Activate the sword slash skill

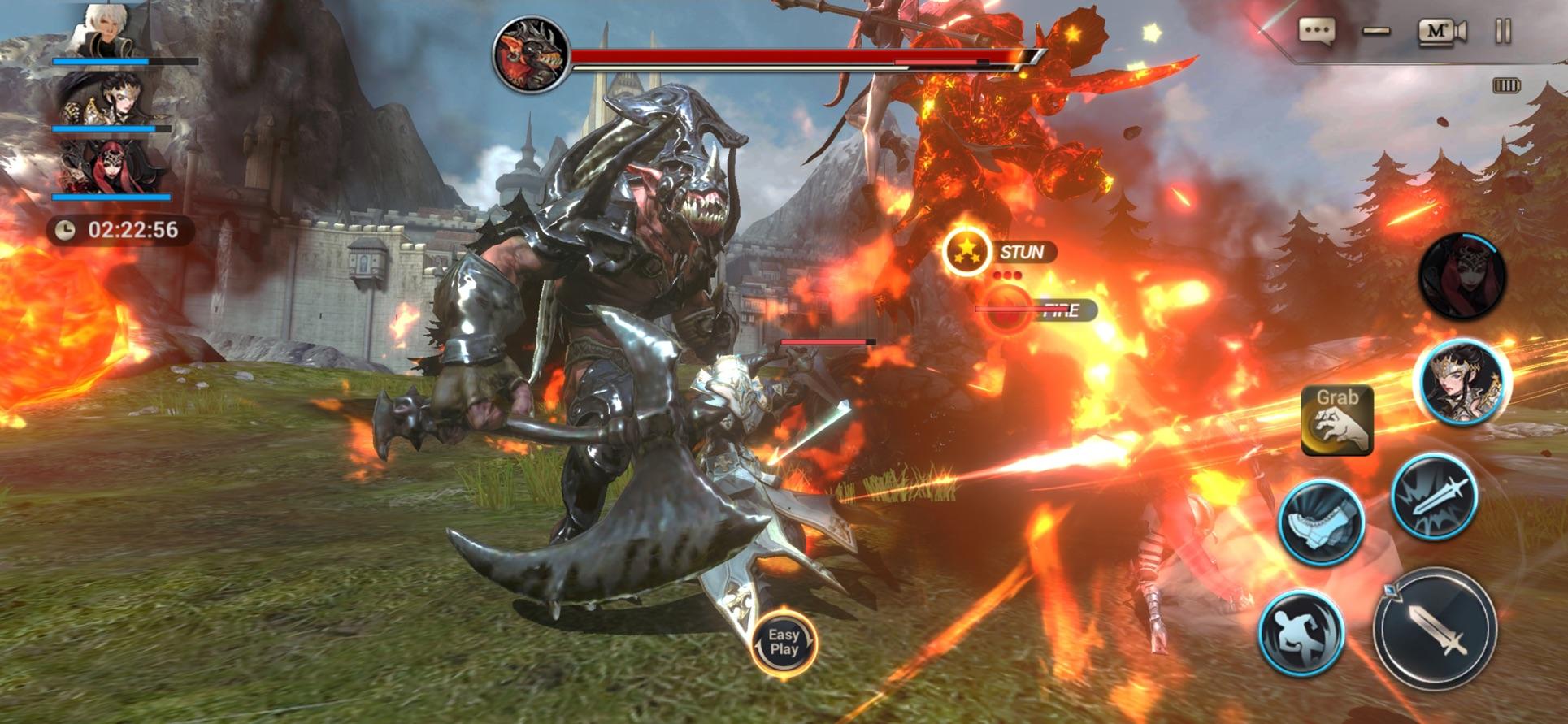pyautogui.click(x=1434, y=495)
